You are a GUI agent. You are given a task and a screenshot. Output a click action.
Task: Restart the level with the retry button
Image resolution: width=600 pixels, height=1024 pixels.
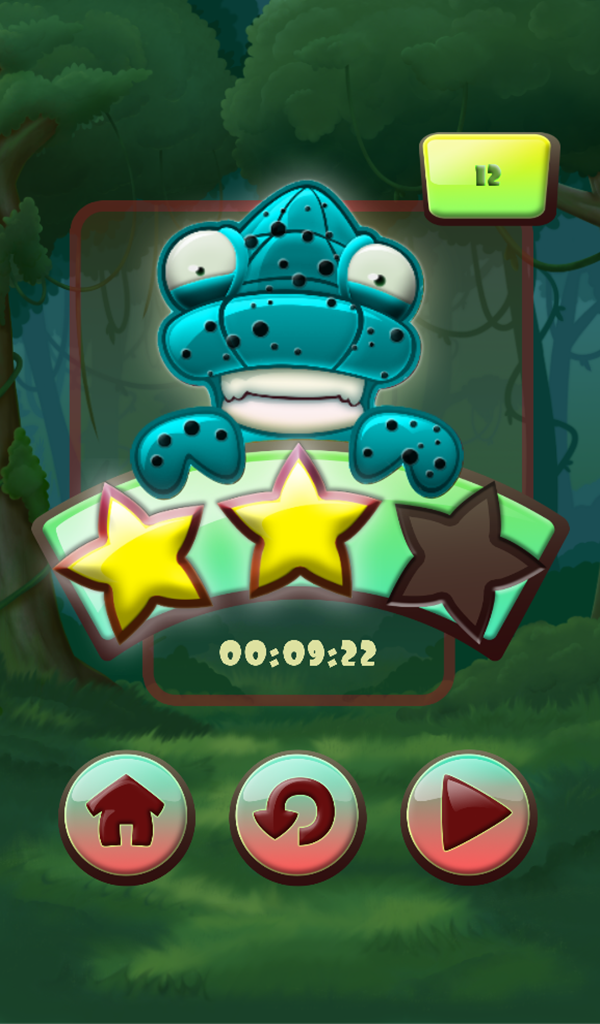coord(298,817)
